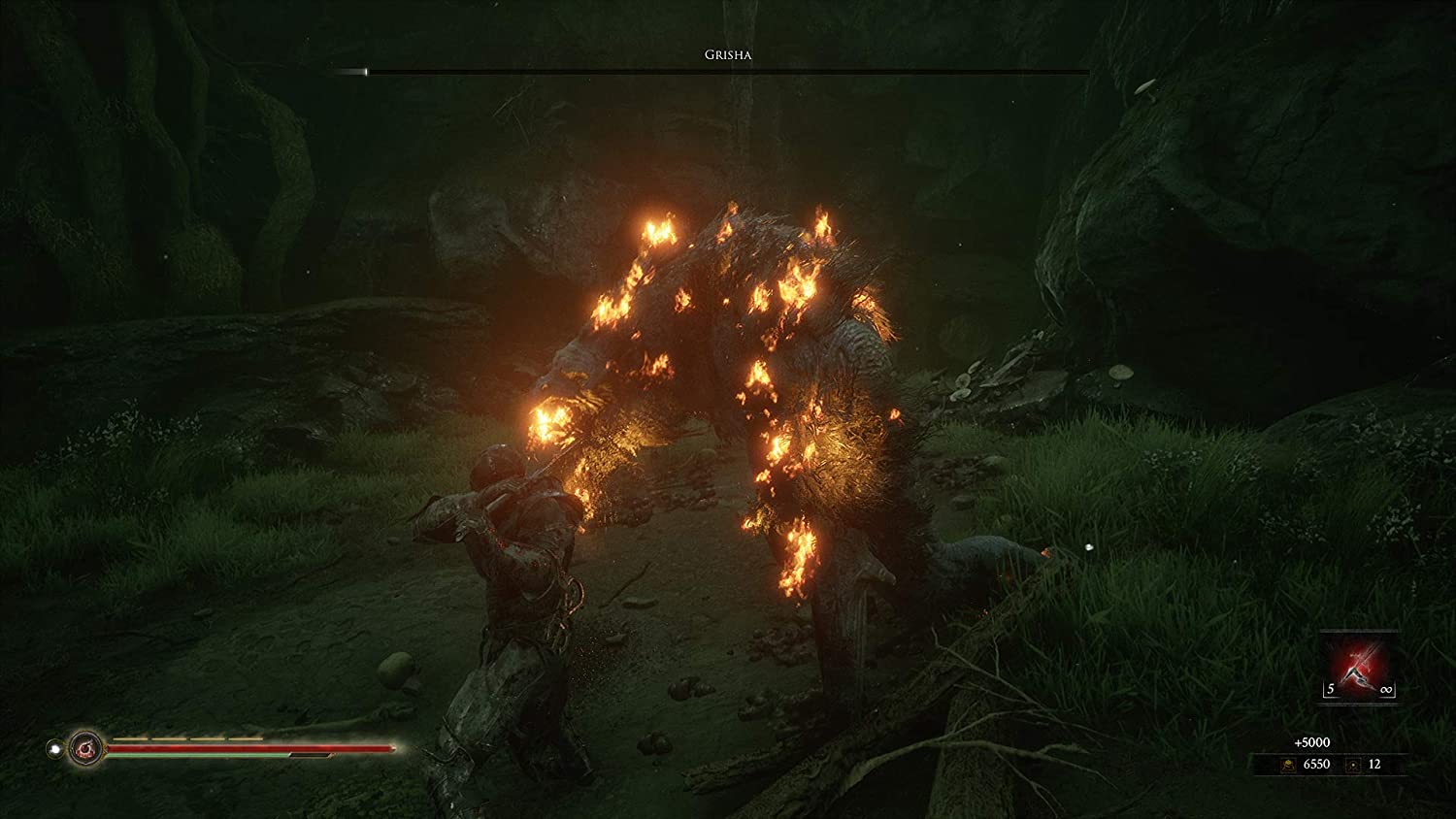Click the +5000 tar reward text
Viewport: 1456px width, 819px height.
(1312, 742)
